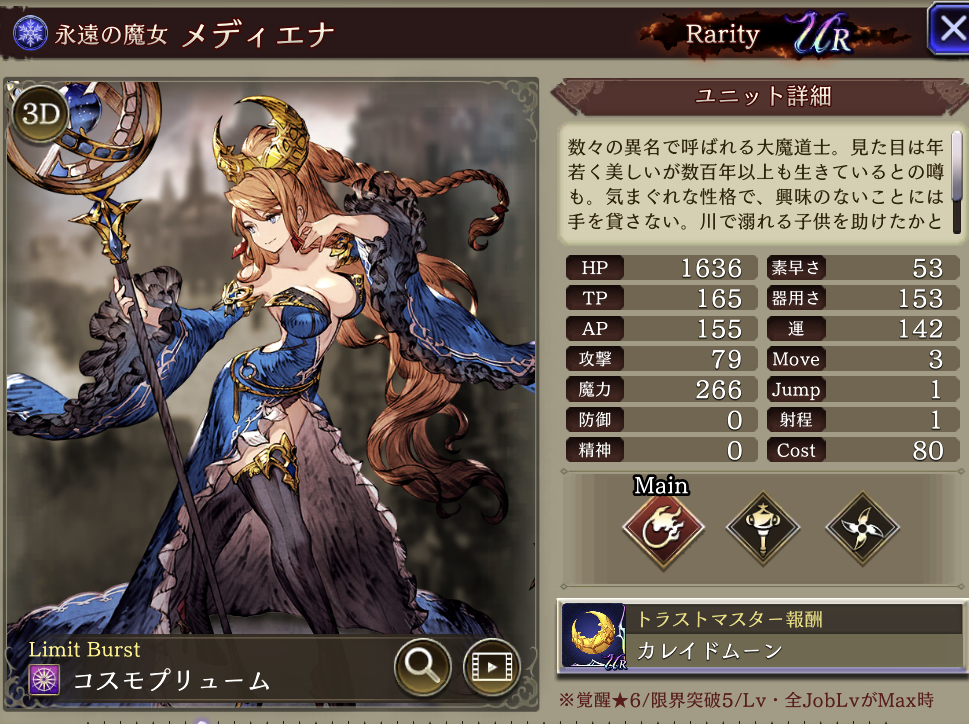Tap the ice element snowflake icon

click(x=32, y=32)
